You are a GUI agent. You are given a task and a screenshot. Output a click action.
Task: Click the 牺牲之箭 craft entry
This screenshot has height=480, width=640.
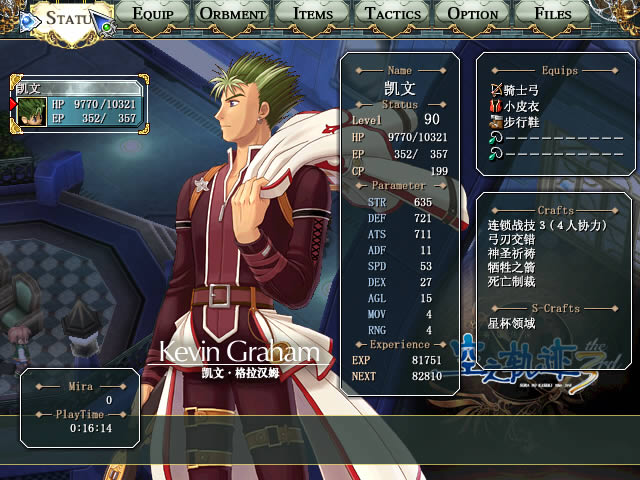tap(512, 268)
